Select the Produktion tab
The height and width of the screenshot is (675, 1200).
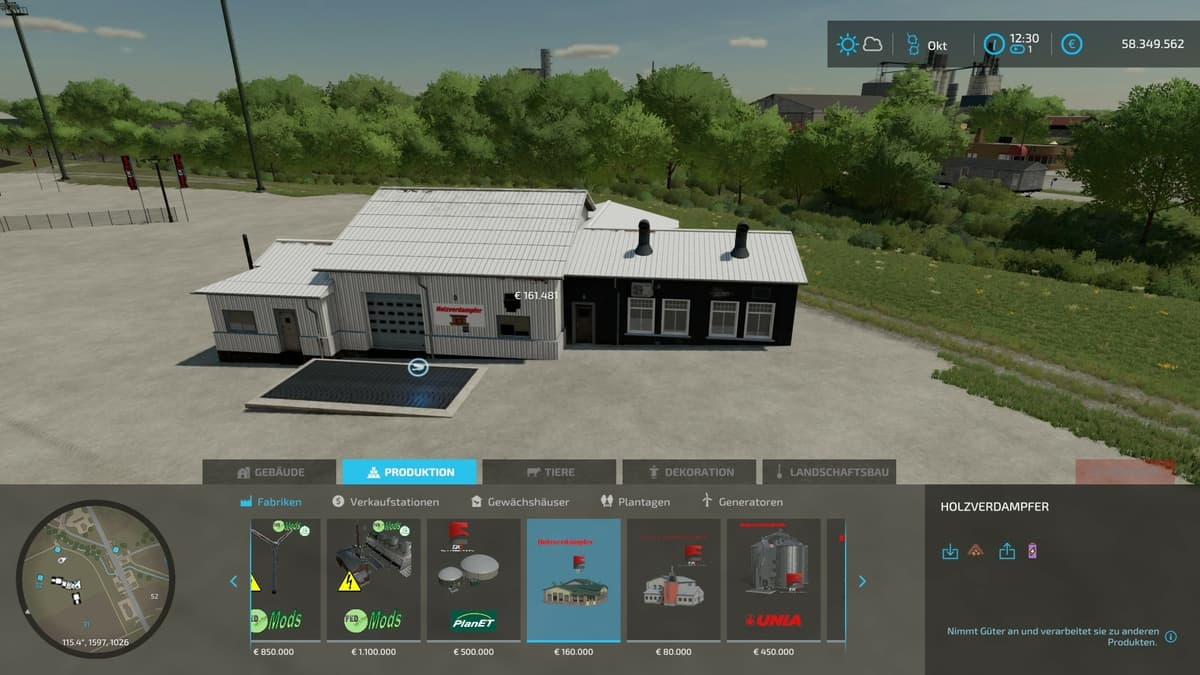(409, 472)
